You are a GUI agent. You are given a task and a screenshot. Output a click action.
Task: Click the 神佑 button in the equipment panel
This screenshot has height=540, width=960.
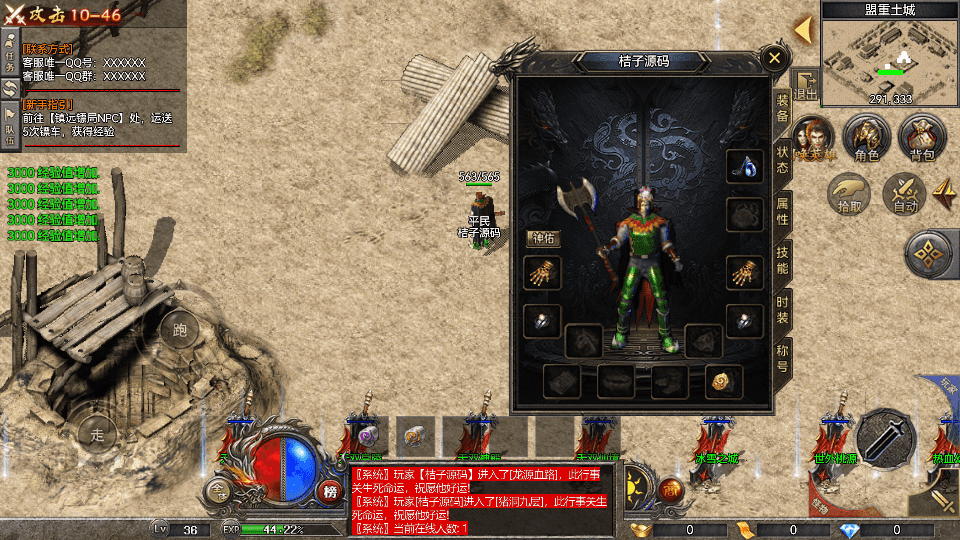tap(542, 239)
